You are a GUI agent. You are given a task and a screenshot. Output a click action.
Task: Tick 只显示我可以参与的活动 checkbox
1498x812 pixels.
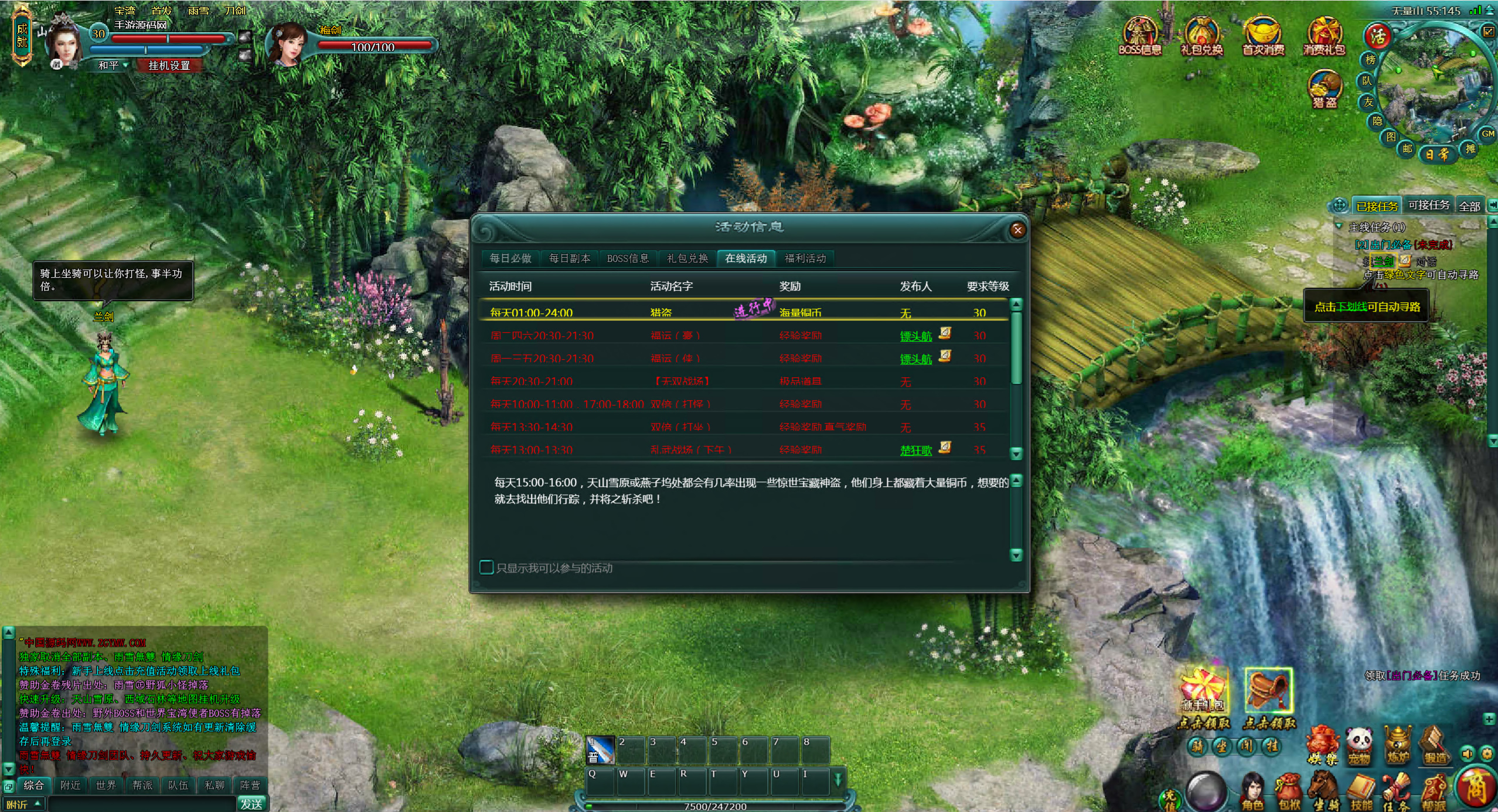[486, 567]
